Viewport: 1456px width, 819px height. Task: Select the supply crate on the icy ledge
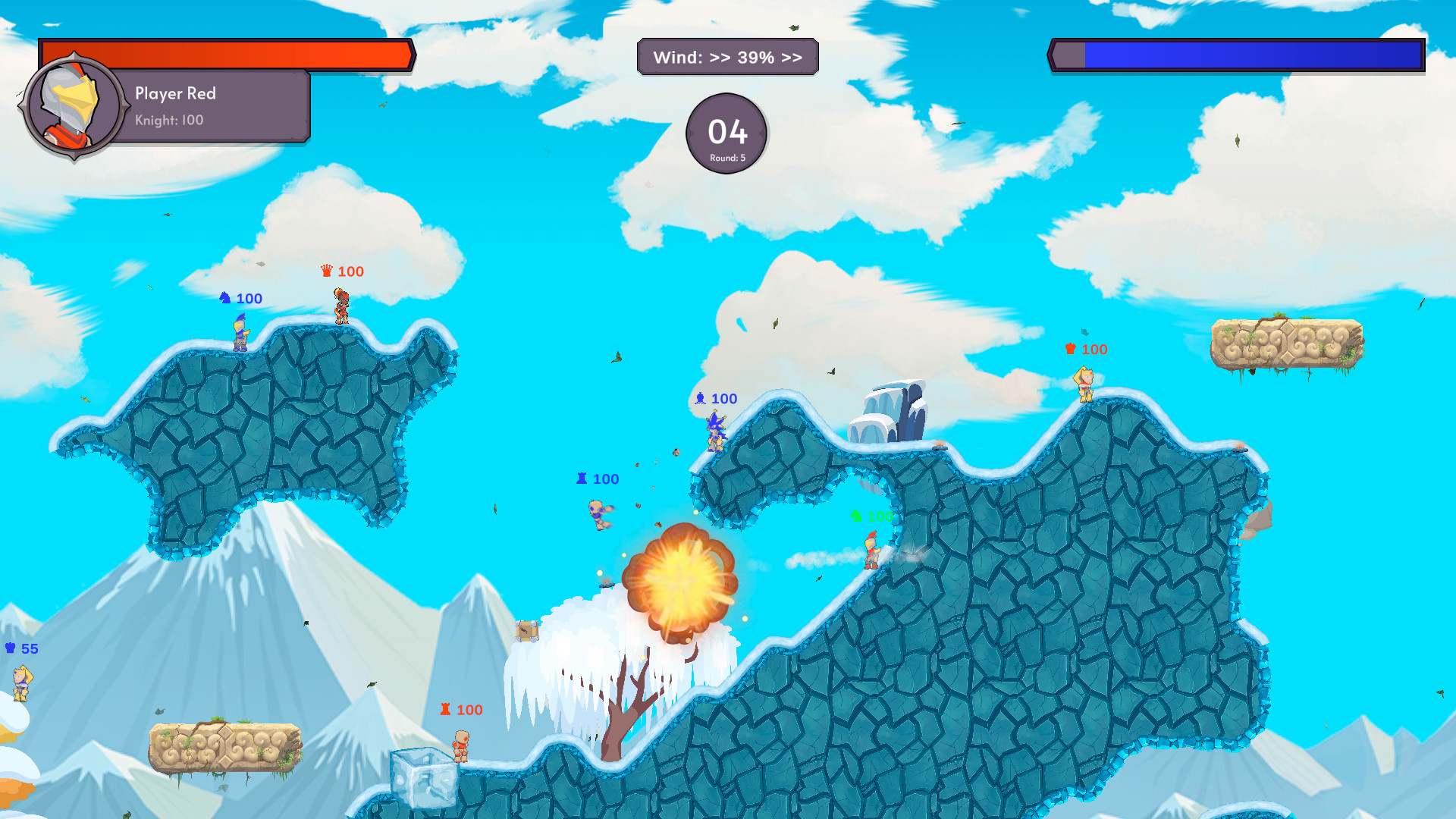point(526,629)
